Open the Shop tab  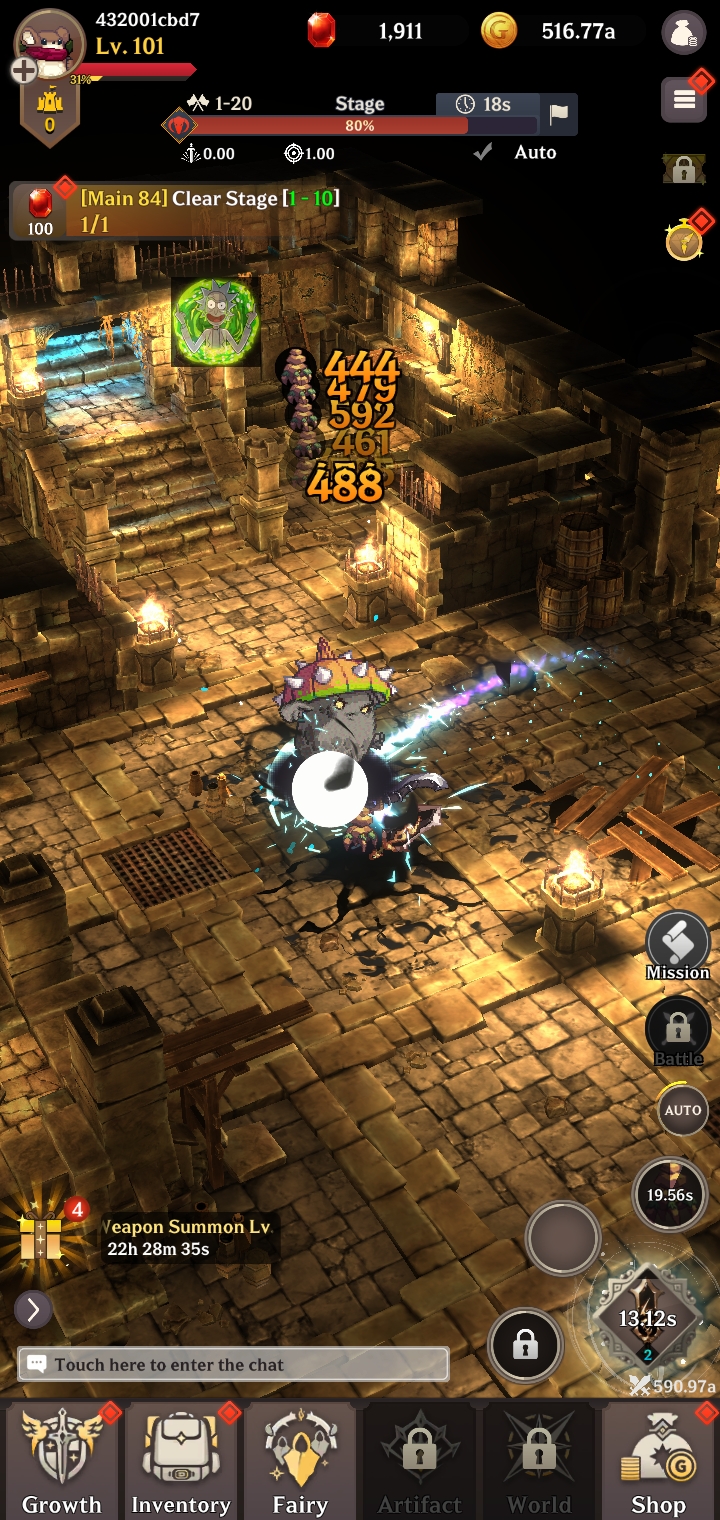pyautogui.click(x=658, y=1460)
